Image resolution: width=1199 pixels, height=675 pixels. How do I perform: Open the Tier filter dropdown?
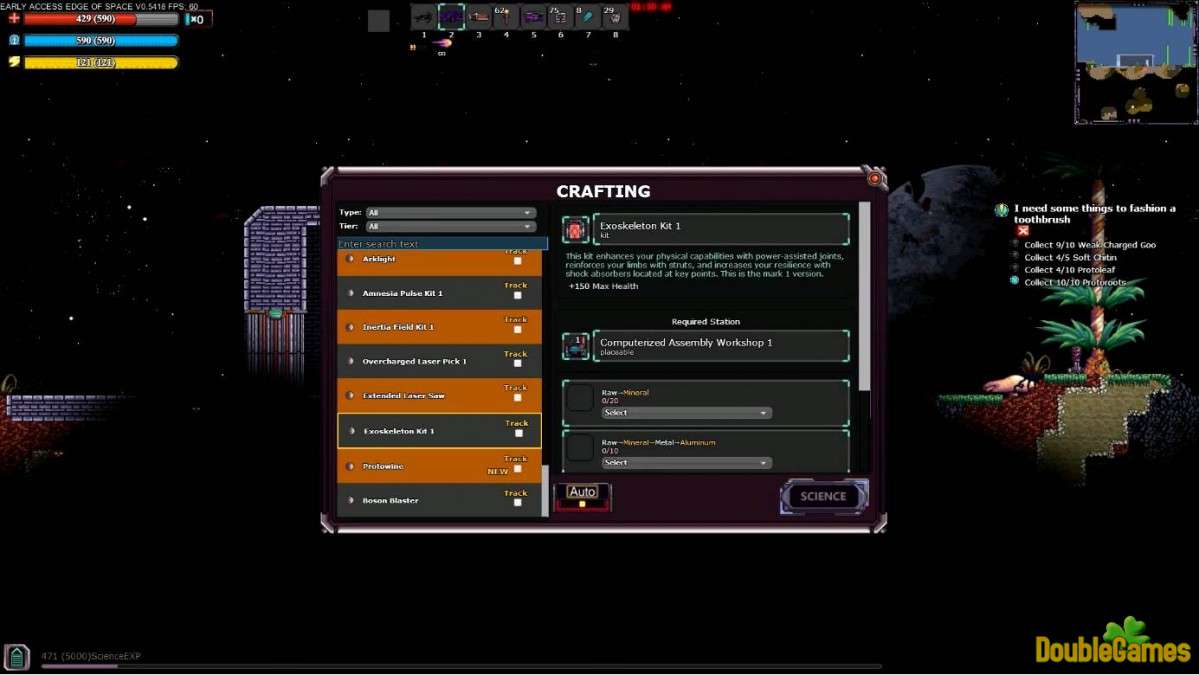(x=451, y=227)
